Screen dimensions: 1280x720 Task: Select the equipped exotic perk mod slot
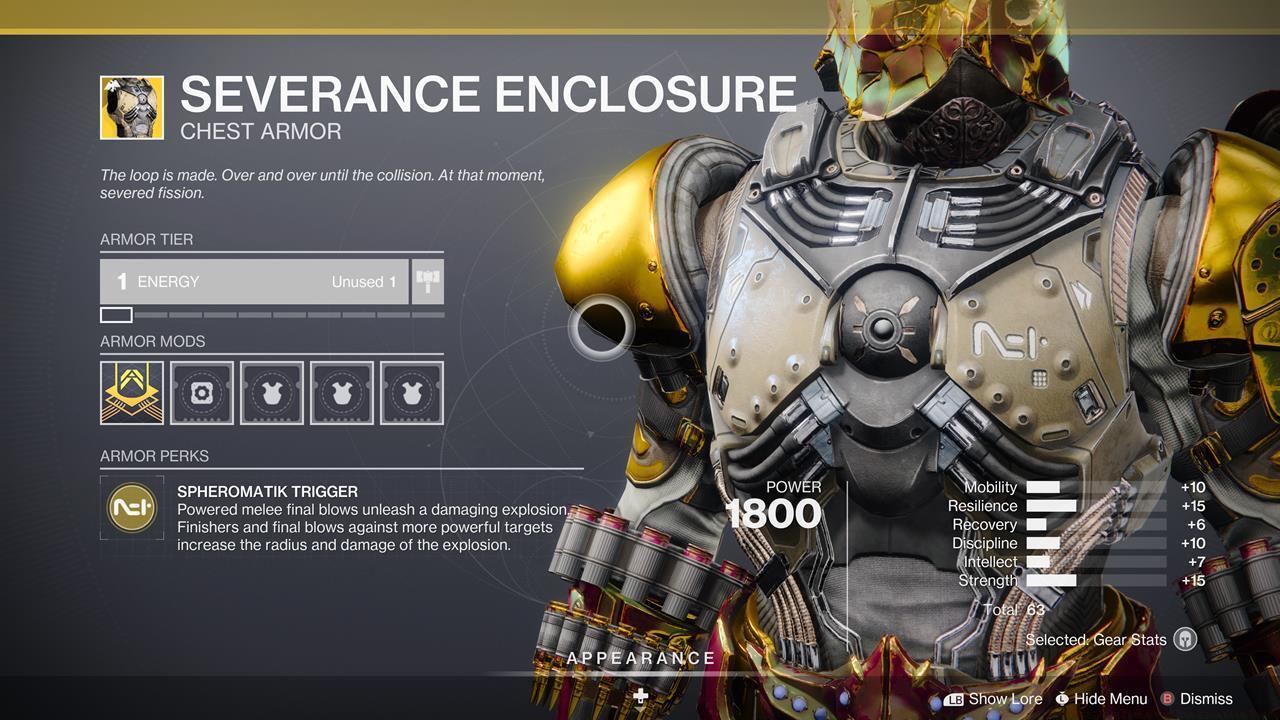pyautogui.click(x=132, y=393)
